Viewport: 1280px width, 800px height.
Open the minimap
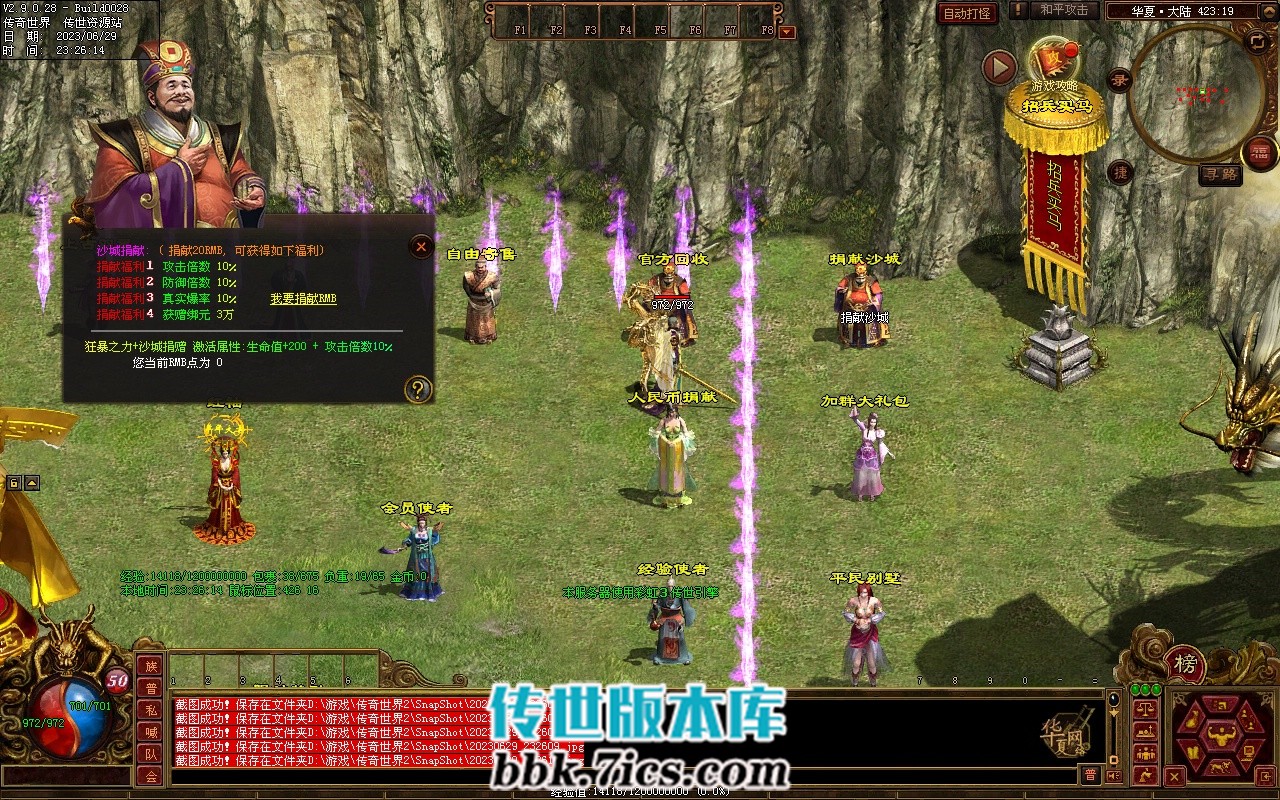pos(1196,92)
